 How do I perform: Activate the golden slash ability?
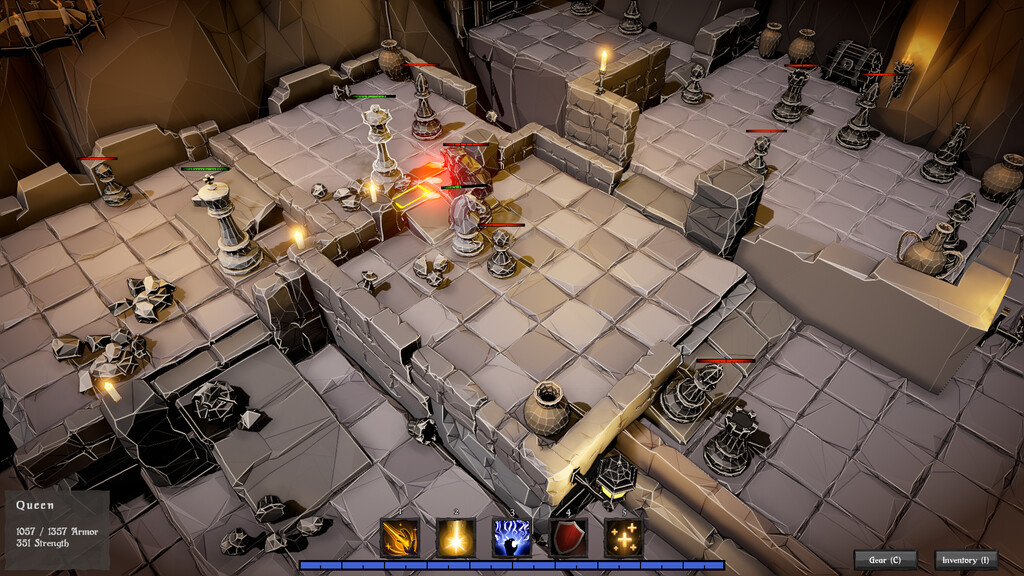click(x=400, y=538)
